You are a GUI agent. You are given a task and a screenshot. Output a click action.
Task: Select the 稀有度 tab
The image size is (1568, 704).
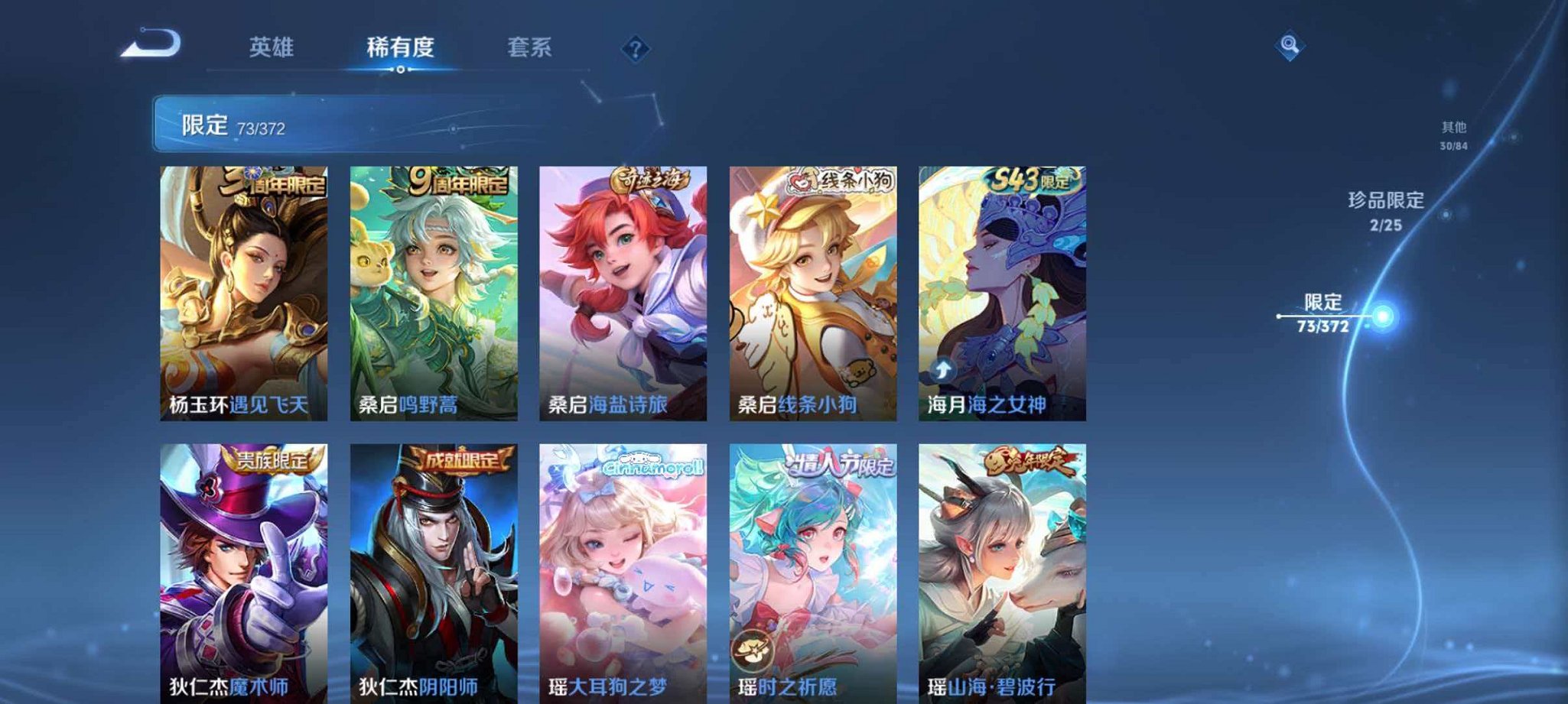tap(399, 47)
